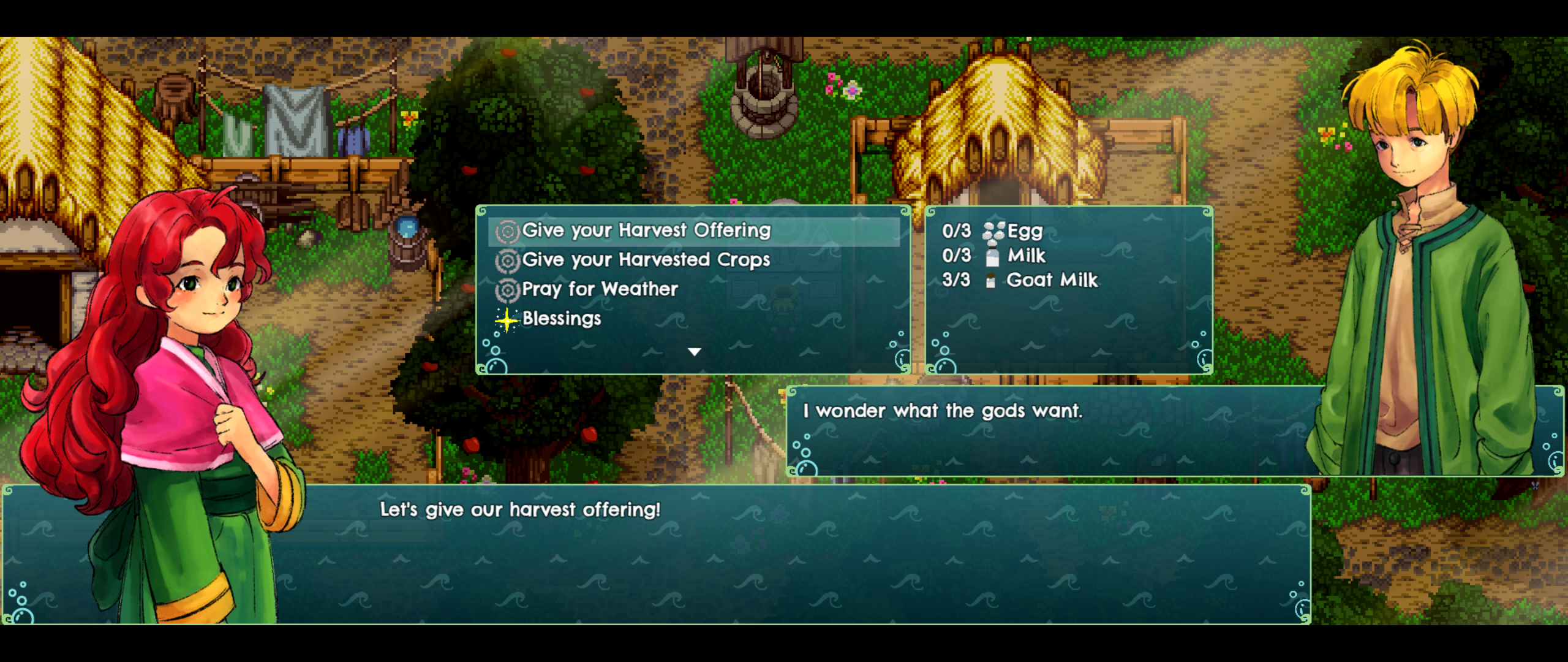The height and width of the screenshot is (662, 1568).
Task: Expand the menu using the down arrow
Action: click(695, 351)
